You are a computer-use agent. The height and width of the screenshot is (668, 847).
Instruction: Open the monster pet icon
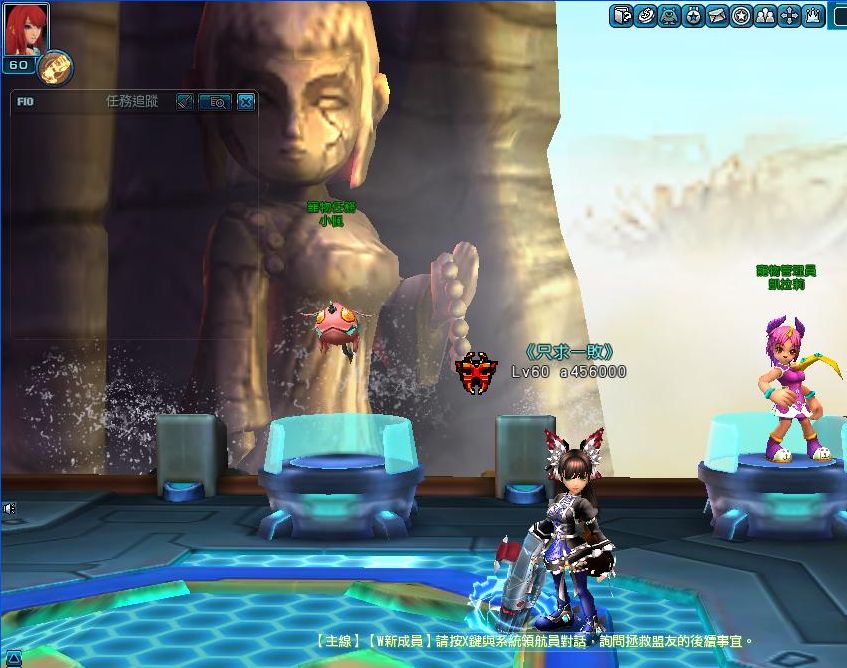[669, 15]
